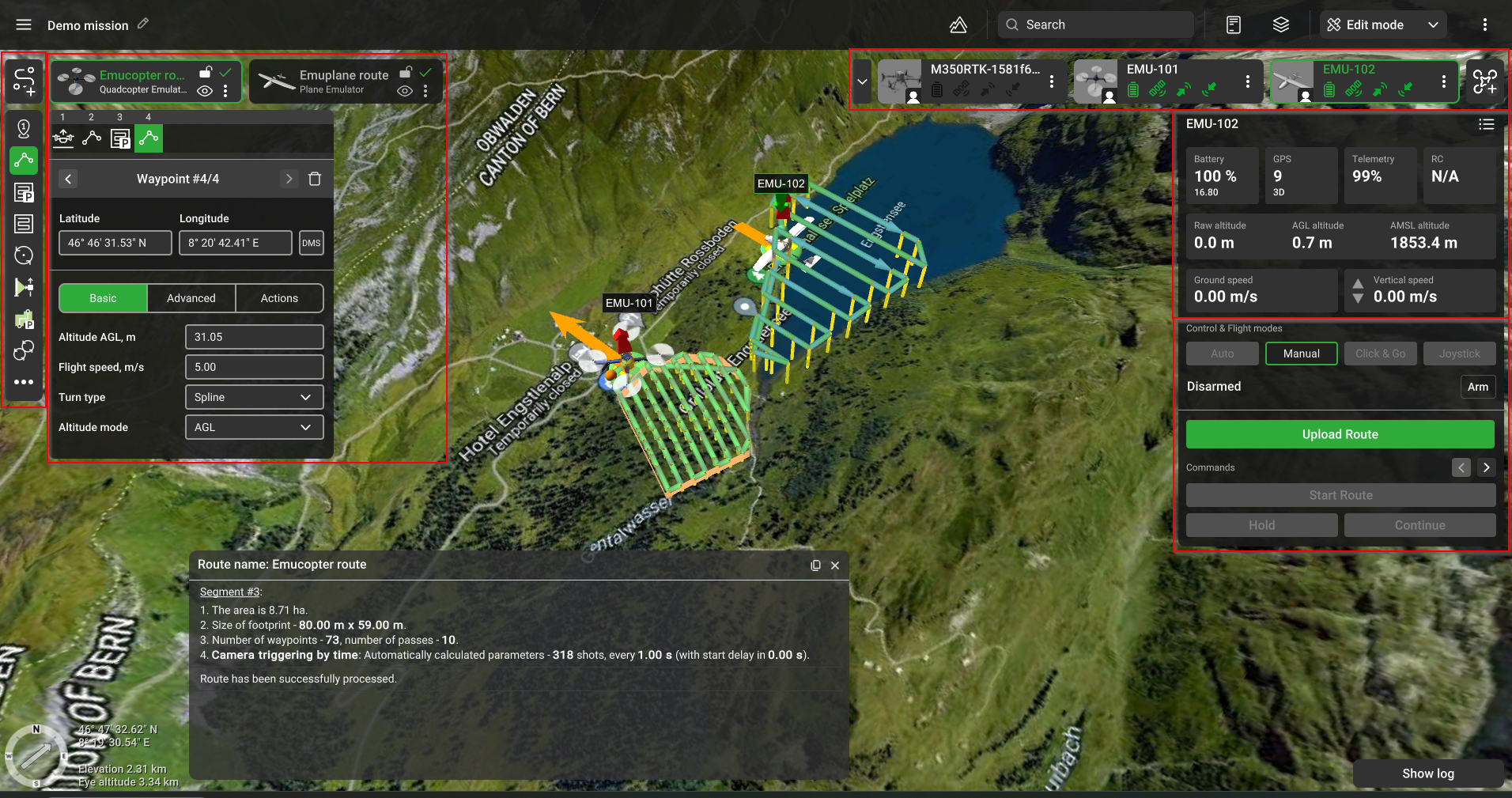Click the Search field

point(1104,25)
